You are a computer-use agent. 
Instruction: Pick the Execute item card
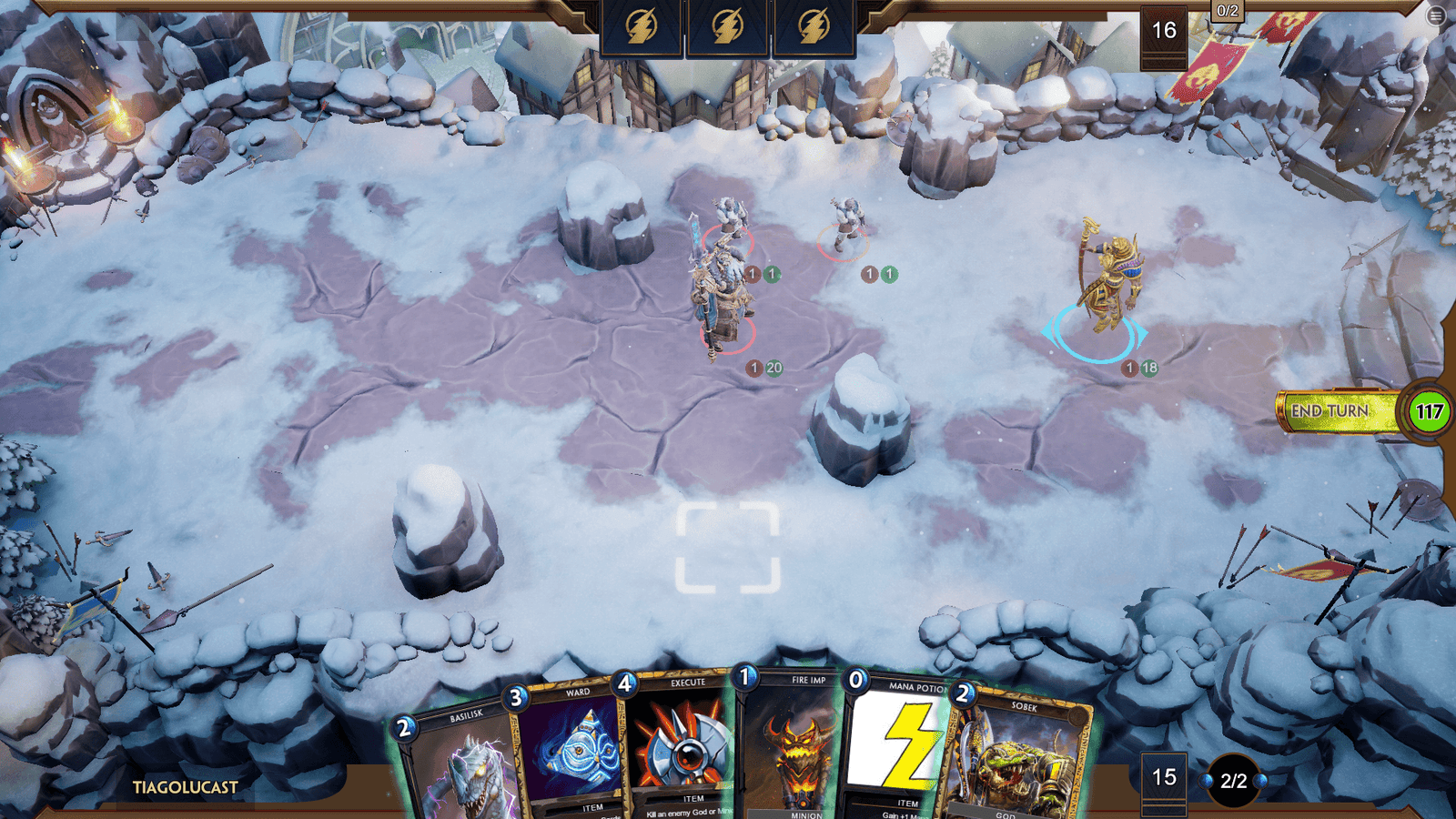coord(682,746)
